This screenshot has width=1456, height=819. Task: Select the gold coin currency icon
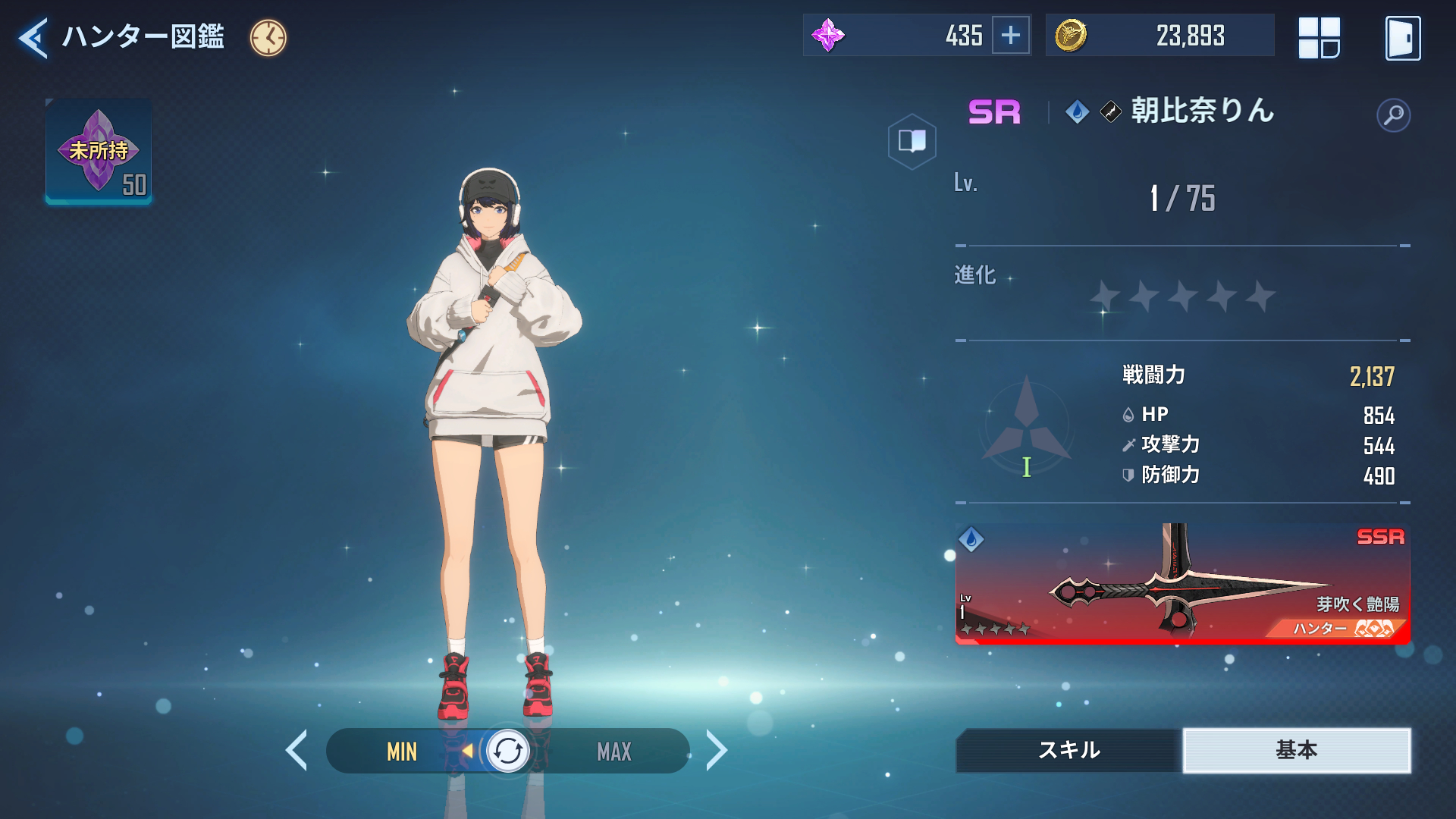tap(1071, 36)
